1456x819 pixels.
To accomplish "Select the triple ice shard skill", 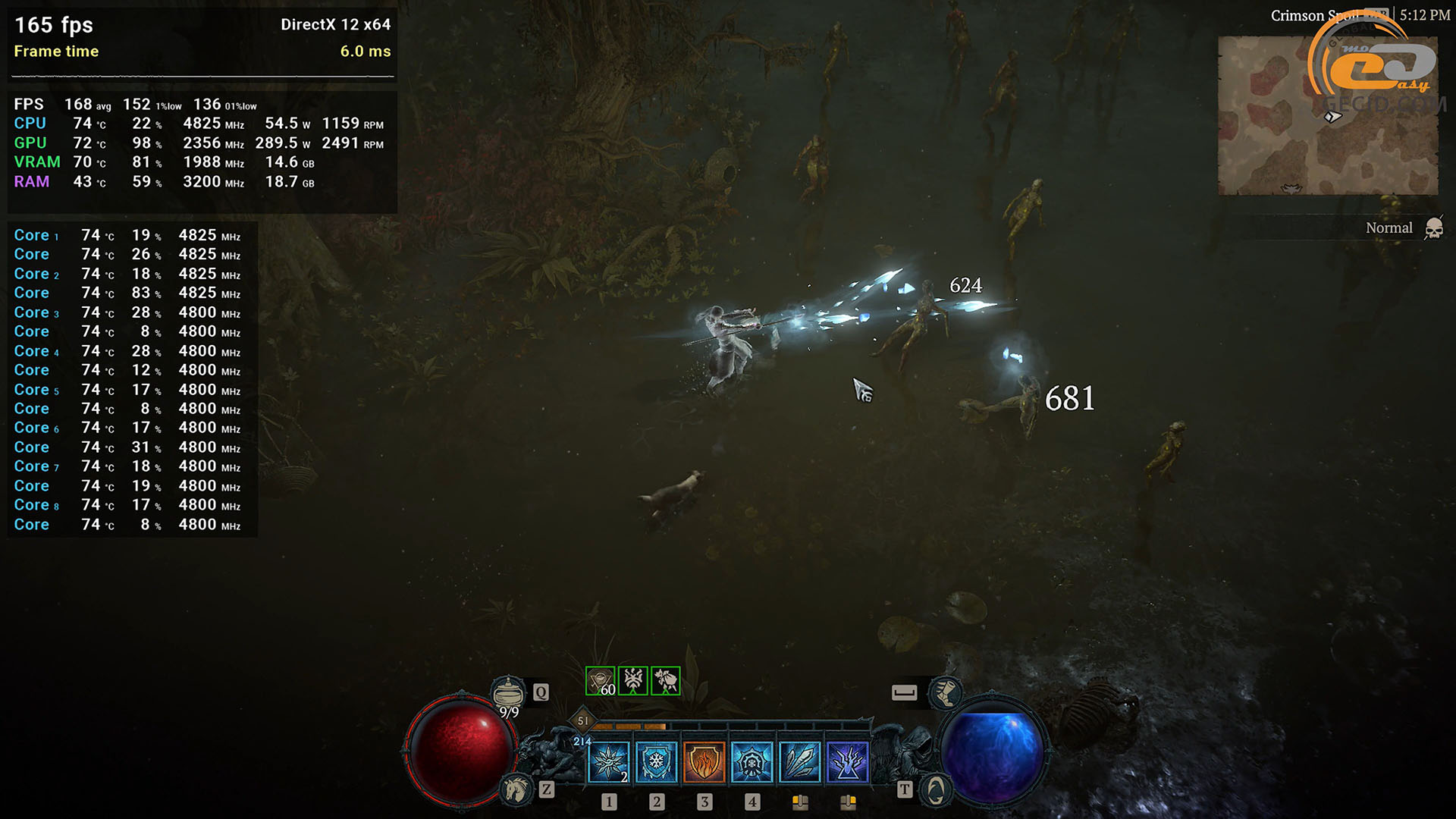I will [800, 761].
